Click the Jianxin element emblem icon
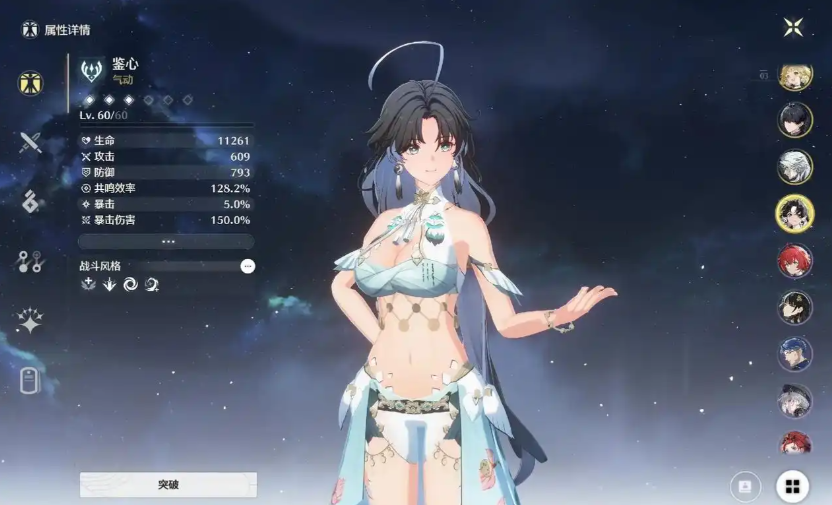The width and height of the screenshot is (832, 505). pos(92,70)
